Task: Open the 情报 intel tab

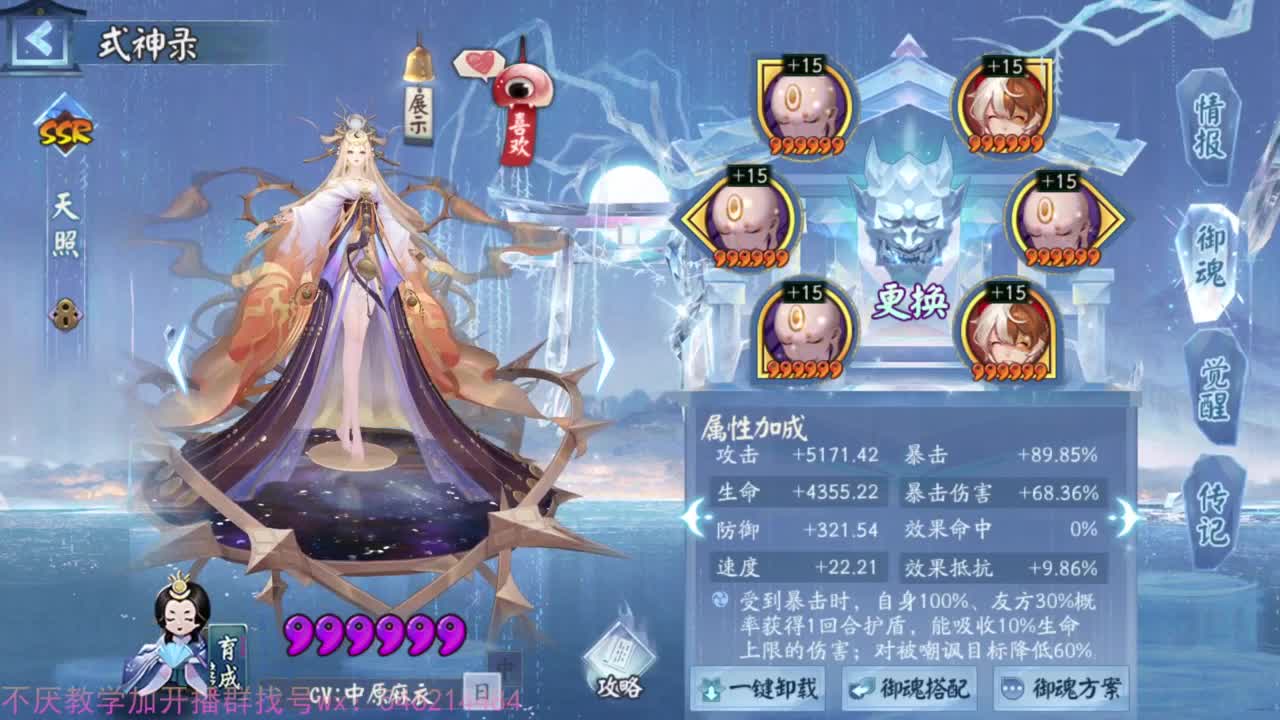Action: click(x=1207, y=125)
